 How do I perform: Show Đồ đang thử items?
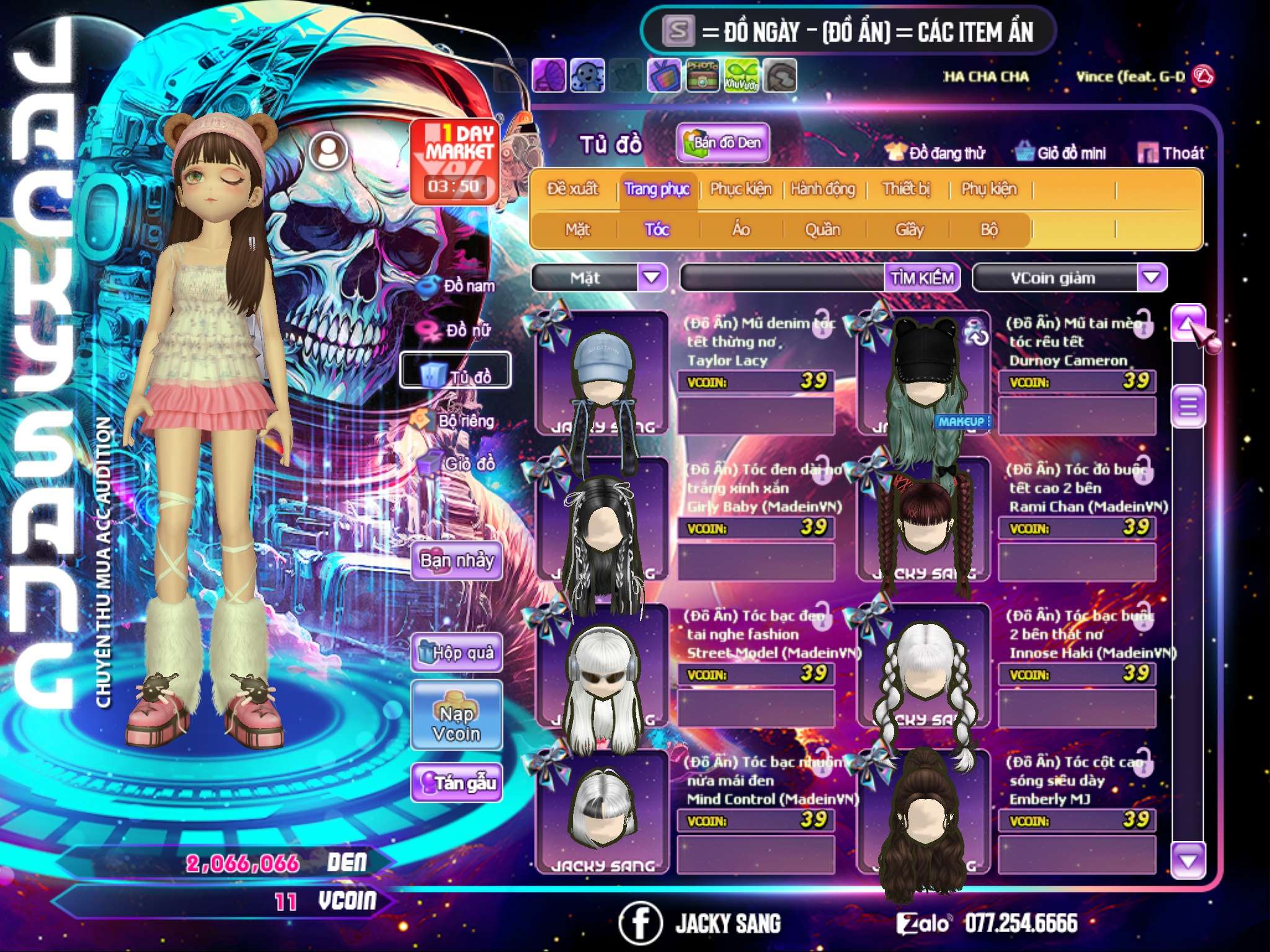point(935,152)
